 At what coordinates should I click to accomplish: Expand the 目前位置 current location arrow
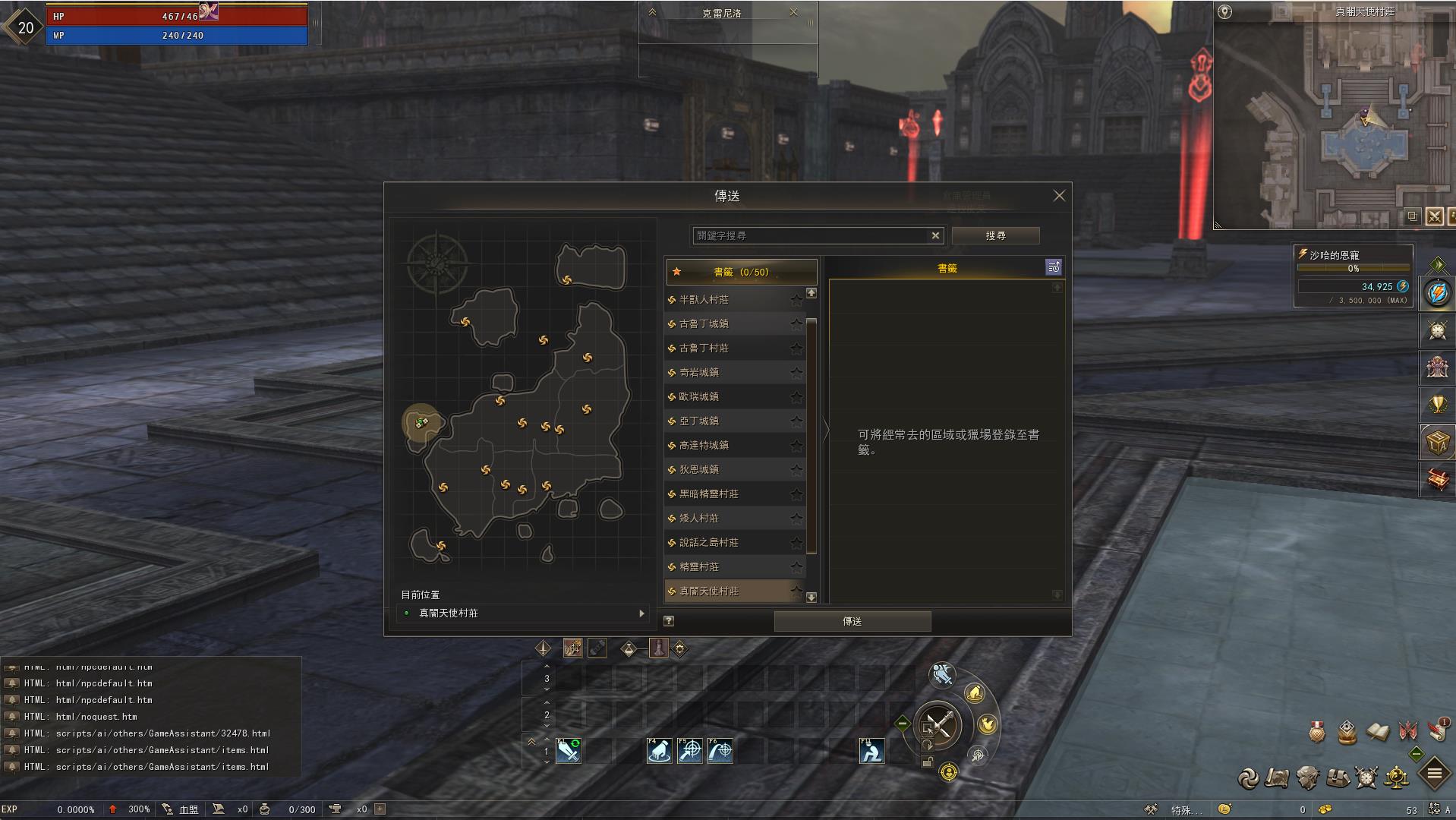coord(642,613)
